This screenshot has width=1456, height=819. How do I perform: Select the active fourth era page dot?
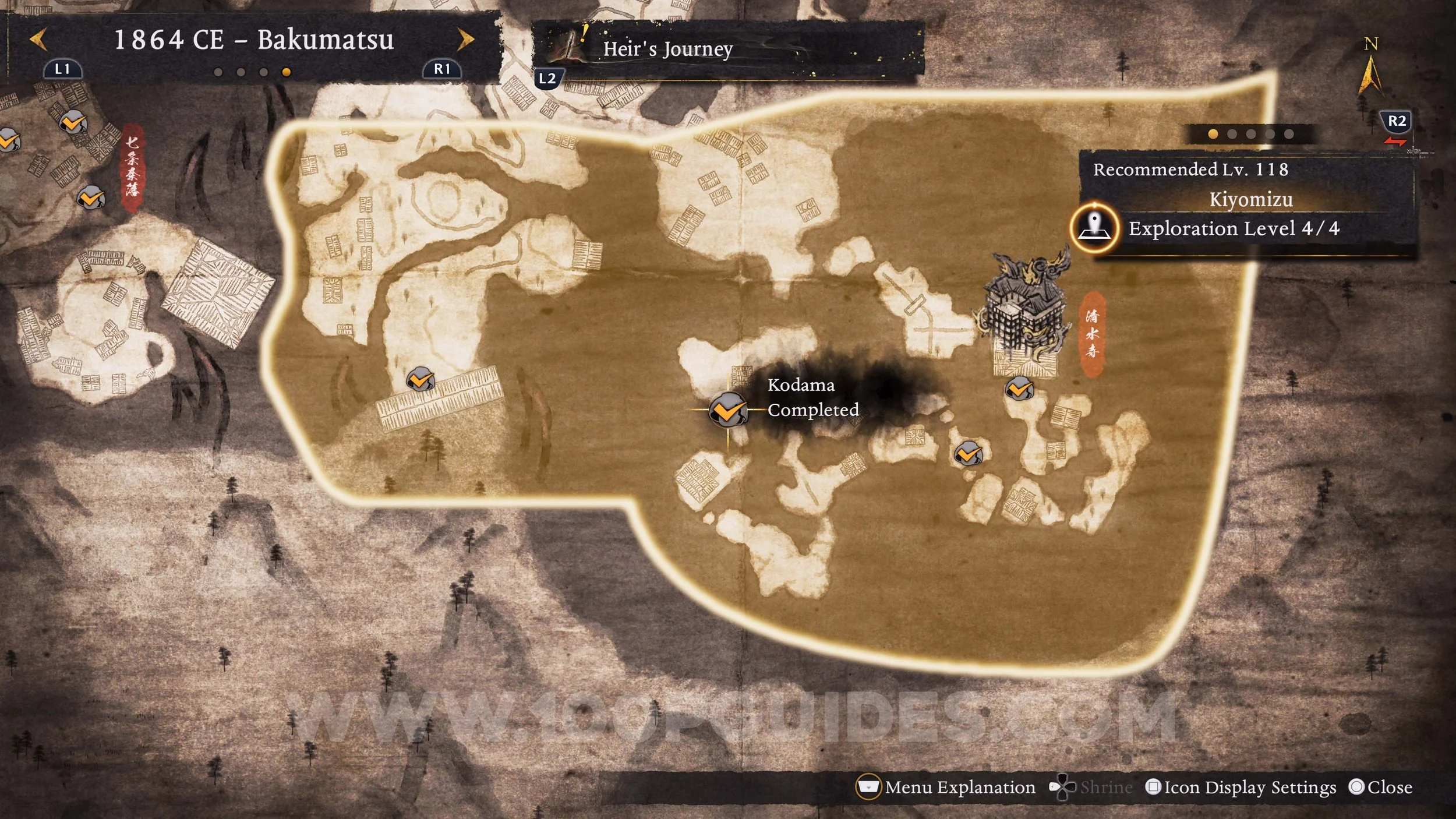click(x=286, y=72)
